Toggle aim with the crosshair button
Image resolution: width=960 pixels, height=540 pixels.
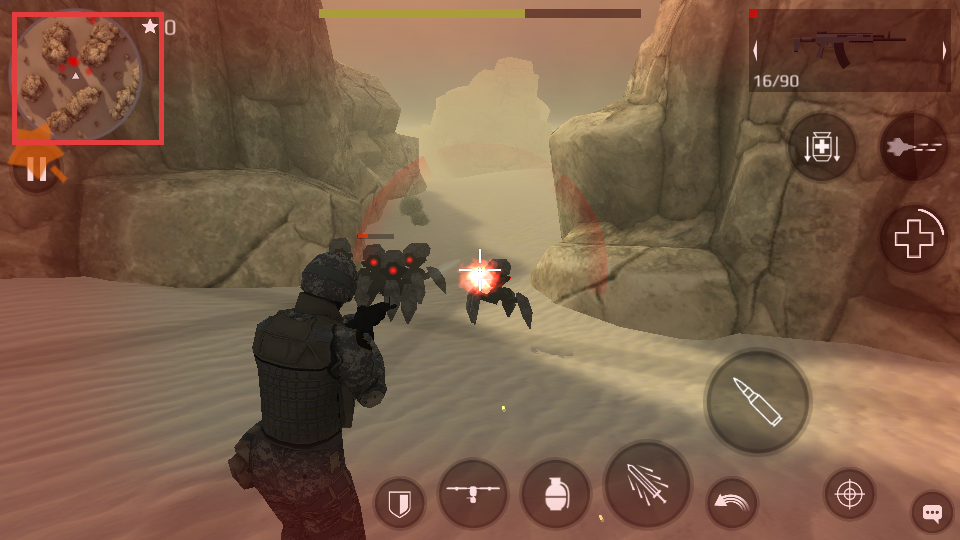(850, 494)
